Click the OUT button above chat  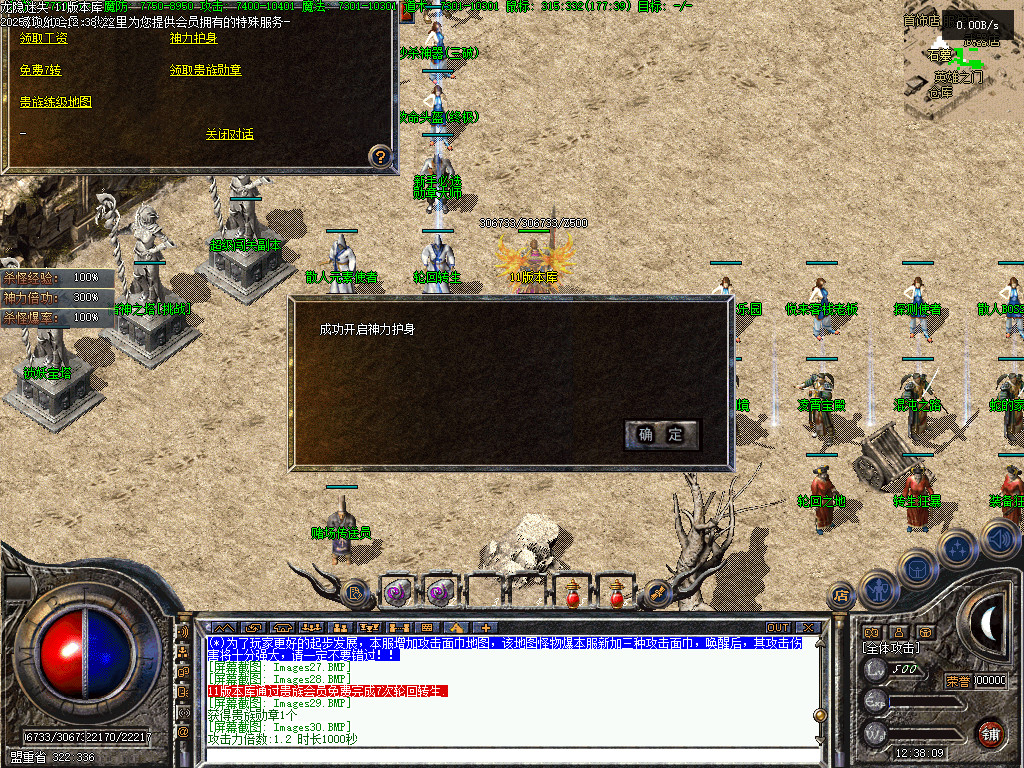(x=778, y=628)
